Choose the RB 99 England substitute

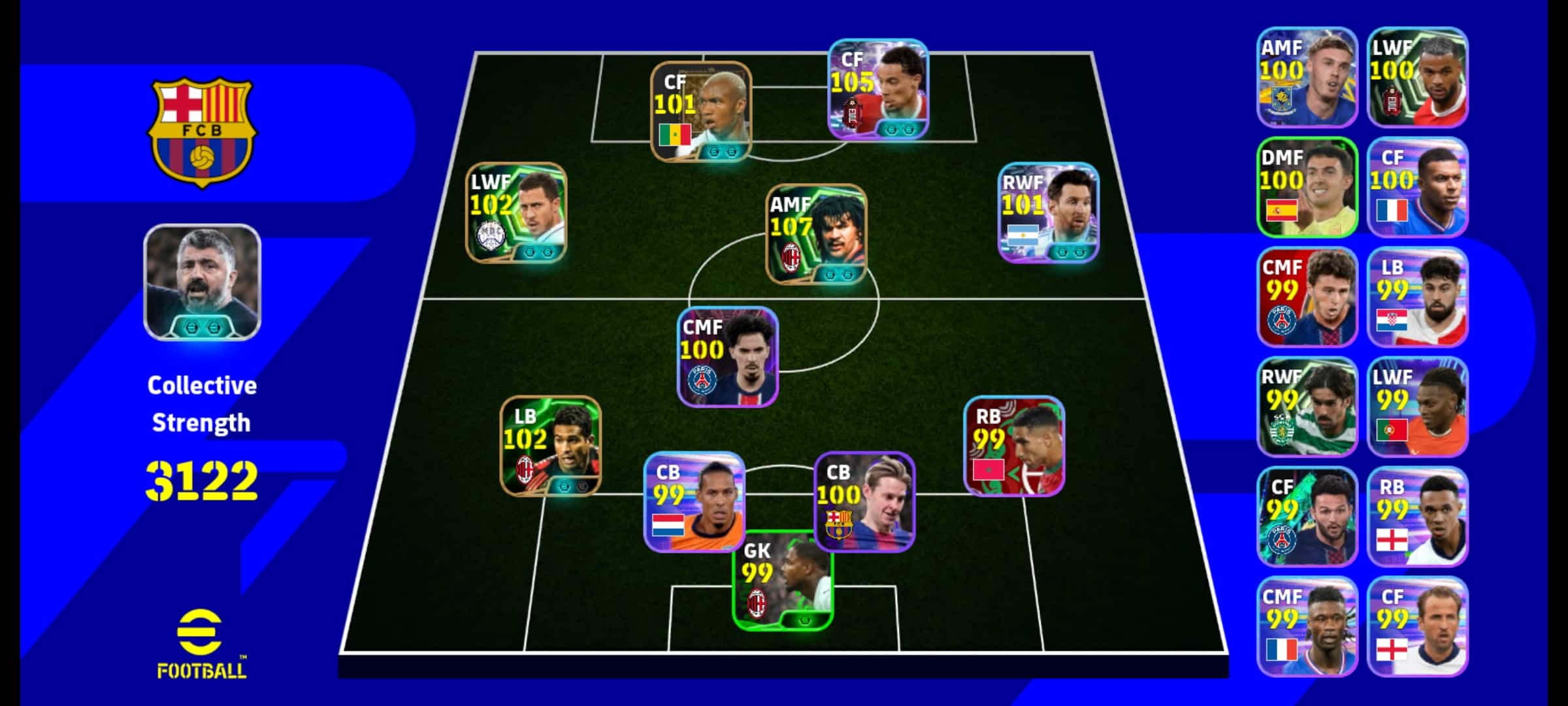coord(1417,516)
